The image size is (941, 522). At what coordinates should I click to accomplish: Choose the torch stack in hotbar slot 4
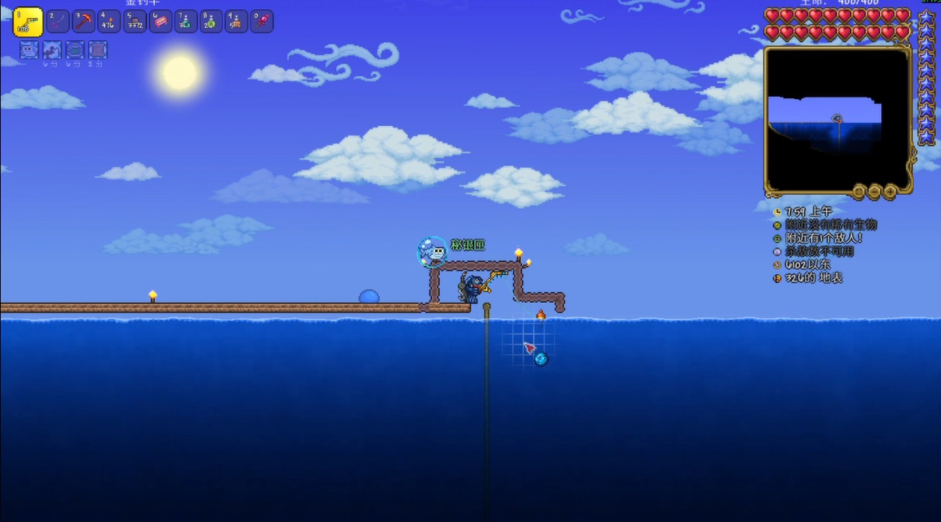109,22
